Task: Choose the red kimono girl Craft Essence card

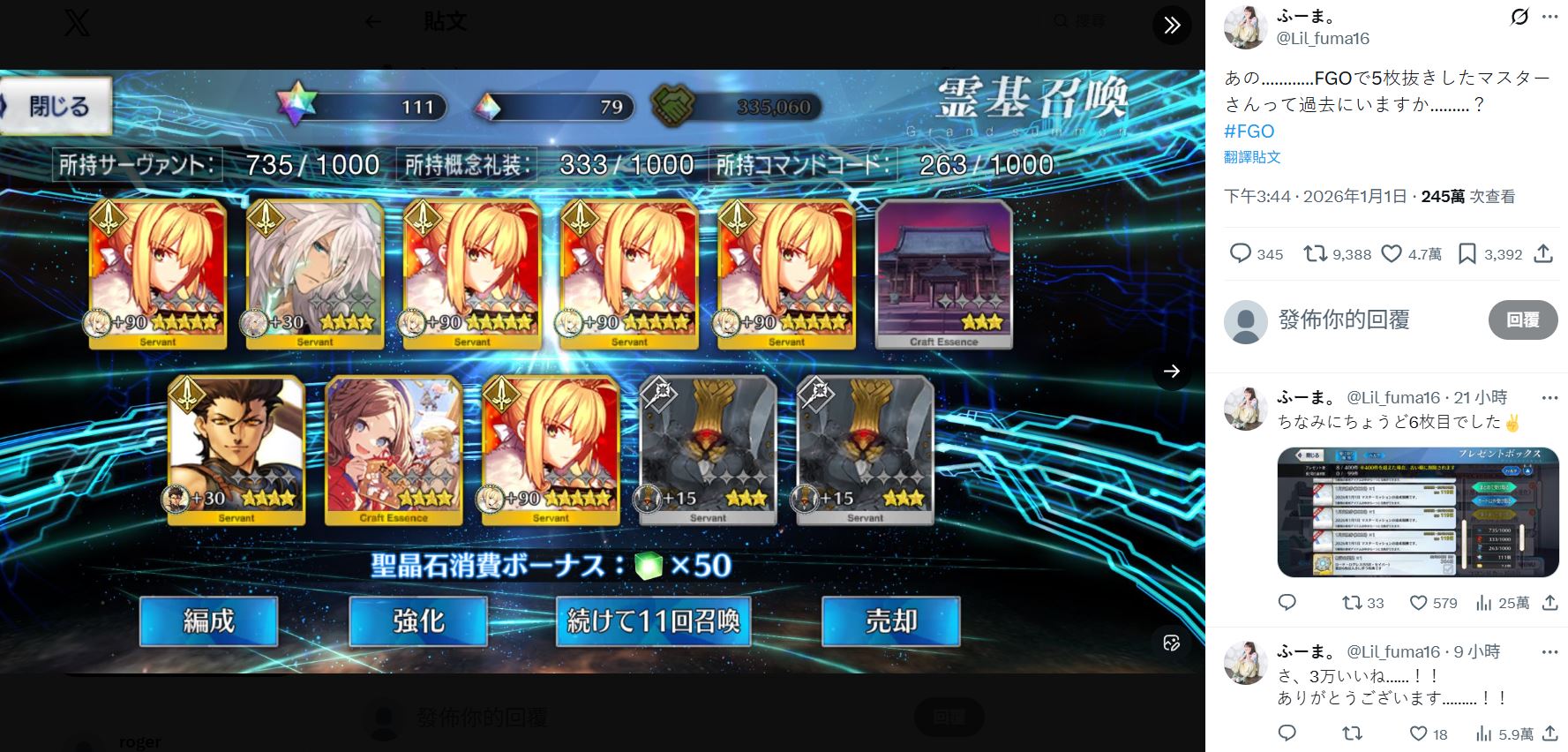Action: pos(394,450)
